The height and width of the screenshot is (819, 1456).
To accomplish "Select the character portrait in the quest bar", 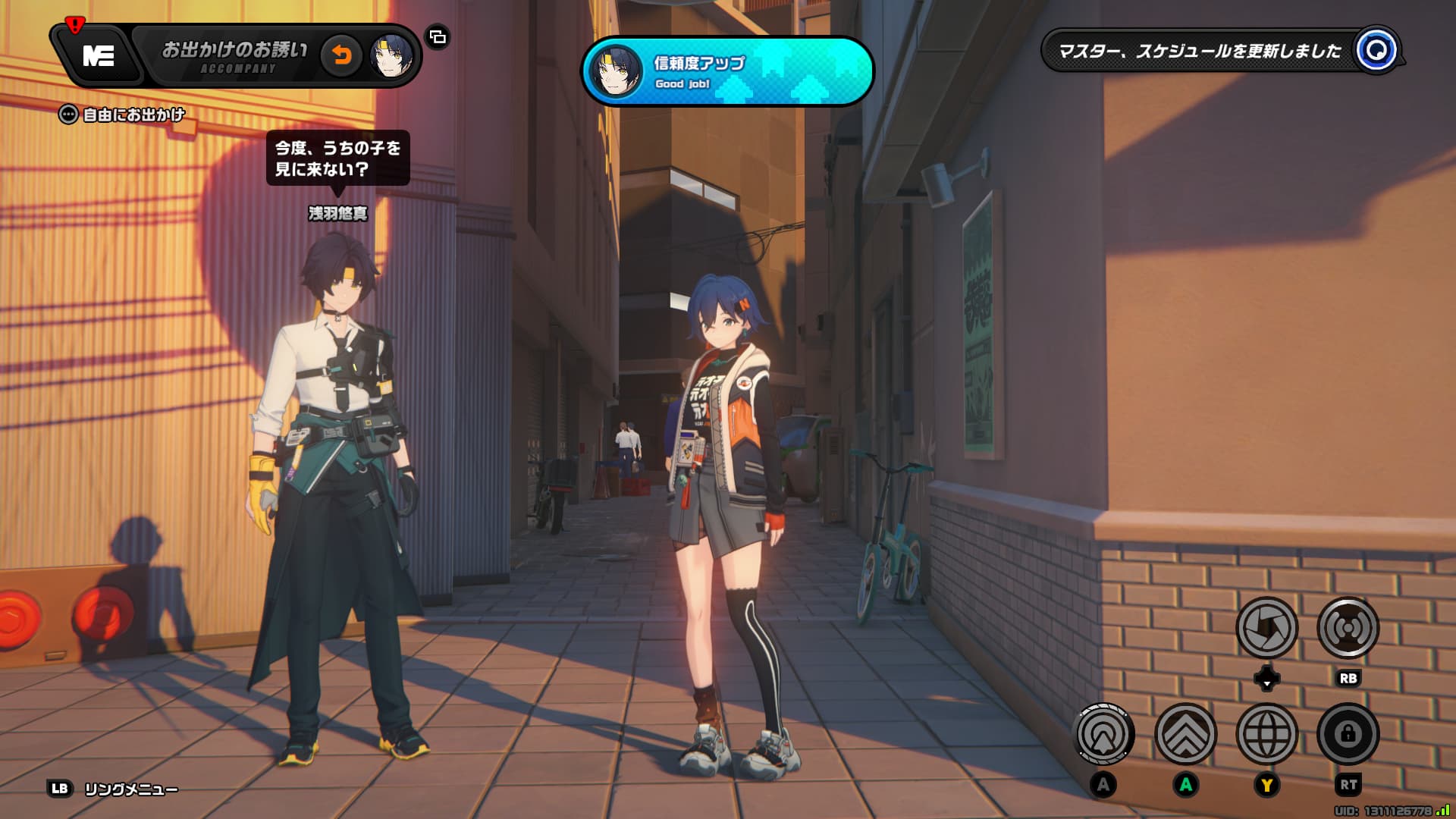I will click(x=391, y=56).
